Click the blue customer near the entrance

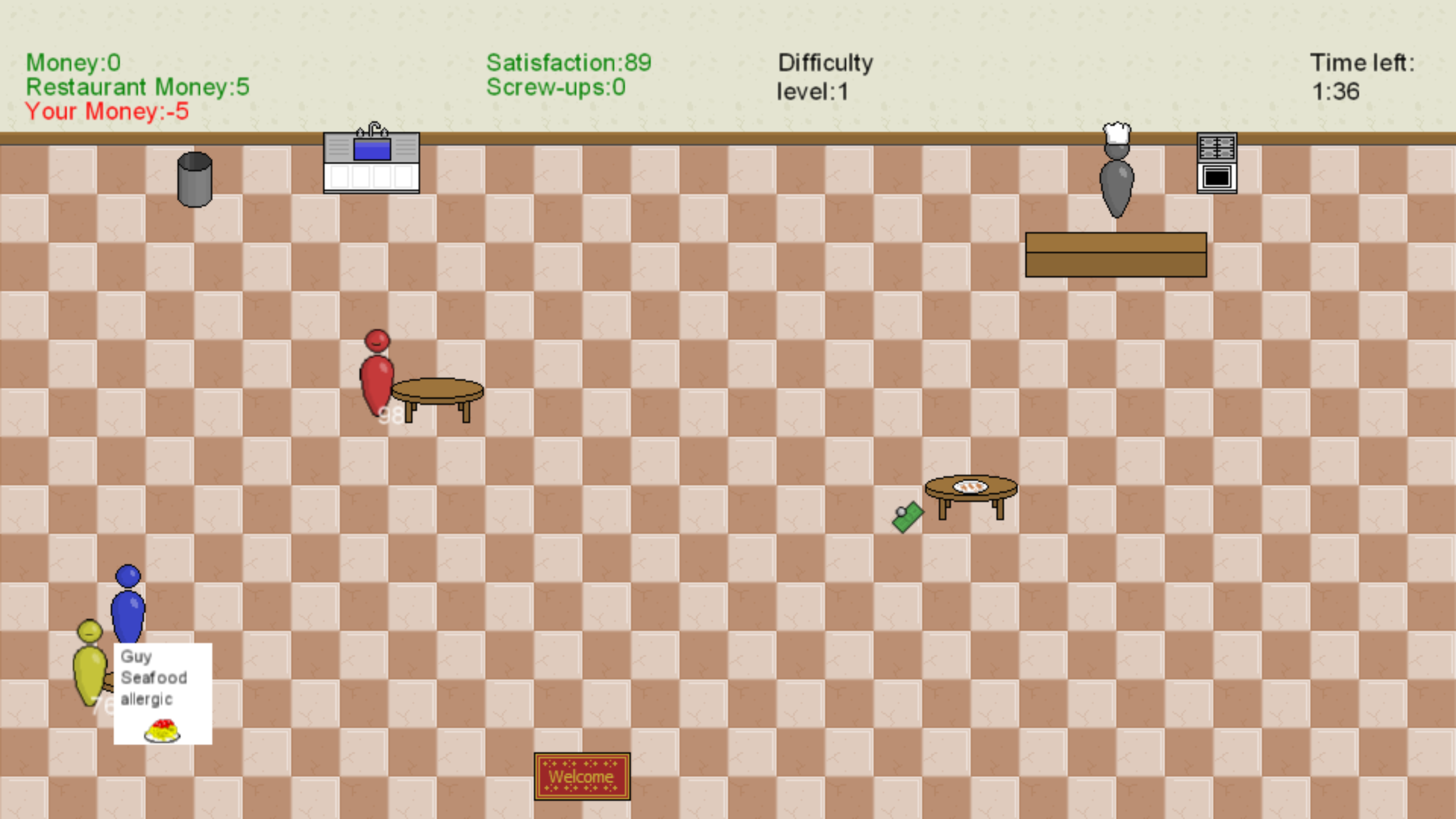point(127,607)
